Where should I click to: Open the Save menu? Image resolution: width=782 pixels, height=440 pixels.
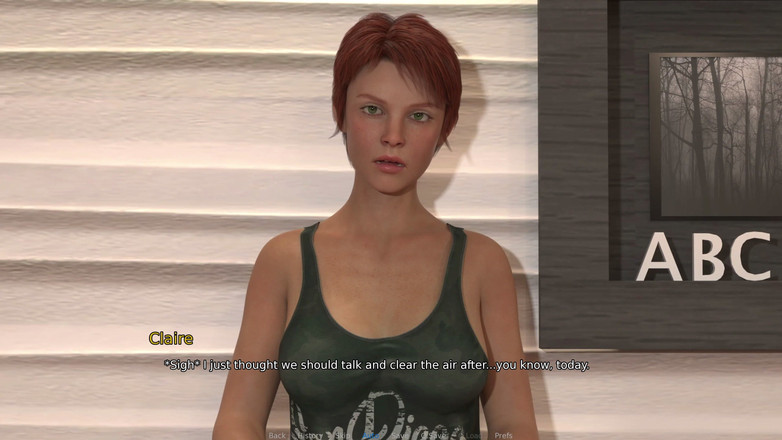(x=401, y=435)
